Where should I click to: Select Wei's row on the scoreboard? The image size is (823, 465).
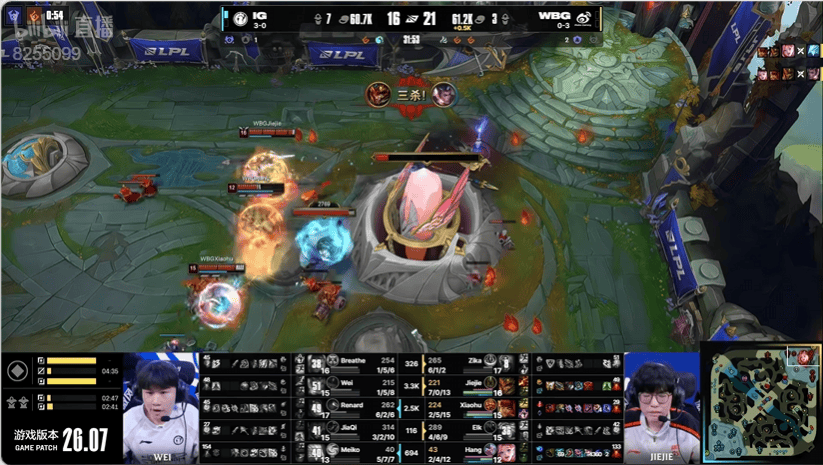tap(350, 385)
